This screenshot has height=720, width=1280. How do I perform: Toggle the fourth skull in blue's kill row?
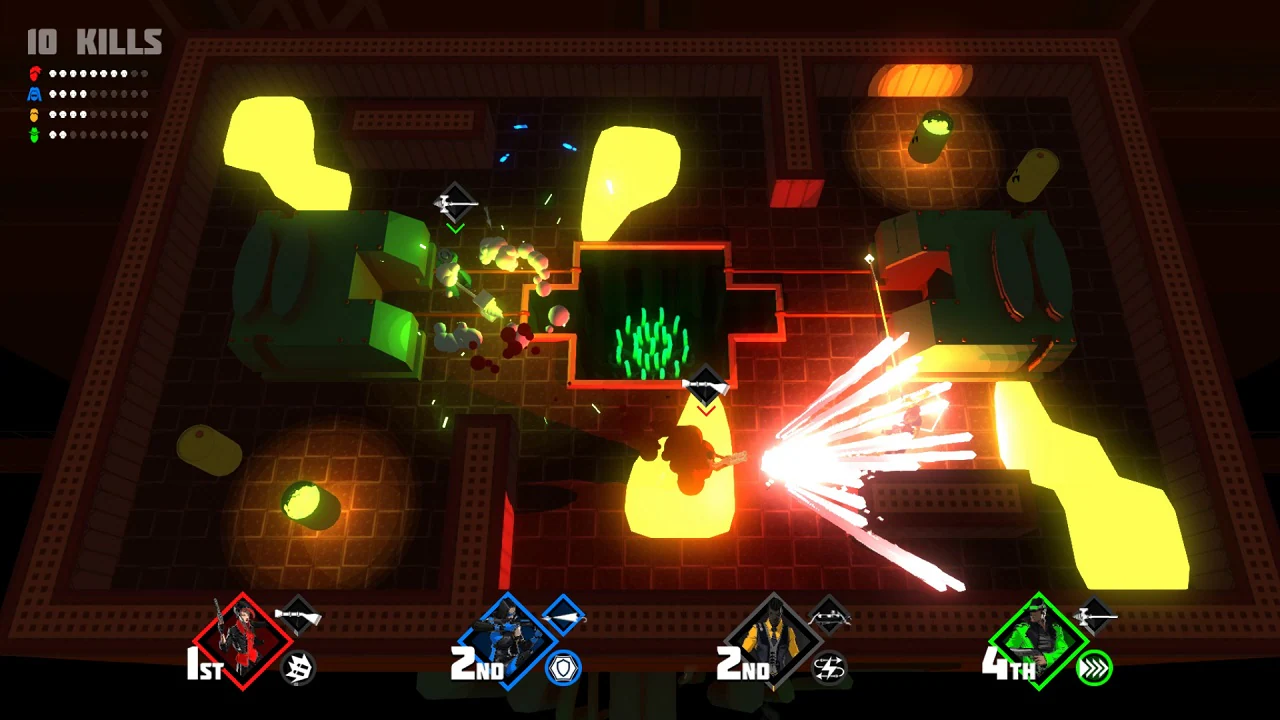pos(82,94)
